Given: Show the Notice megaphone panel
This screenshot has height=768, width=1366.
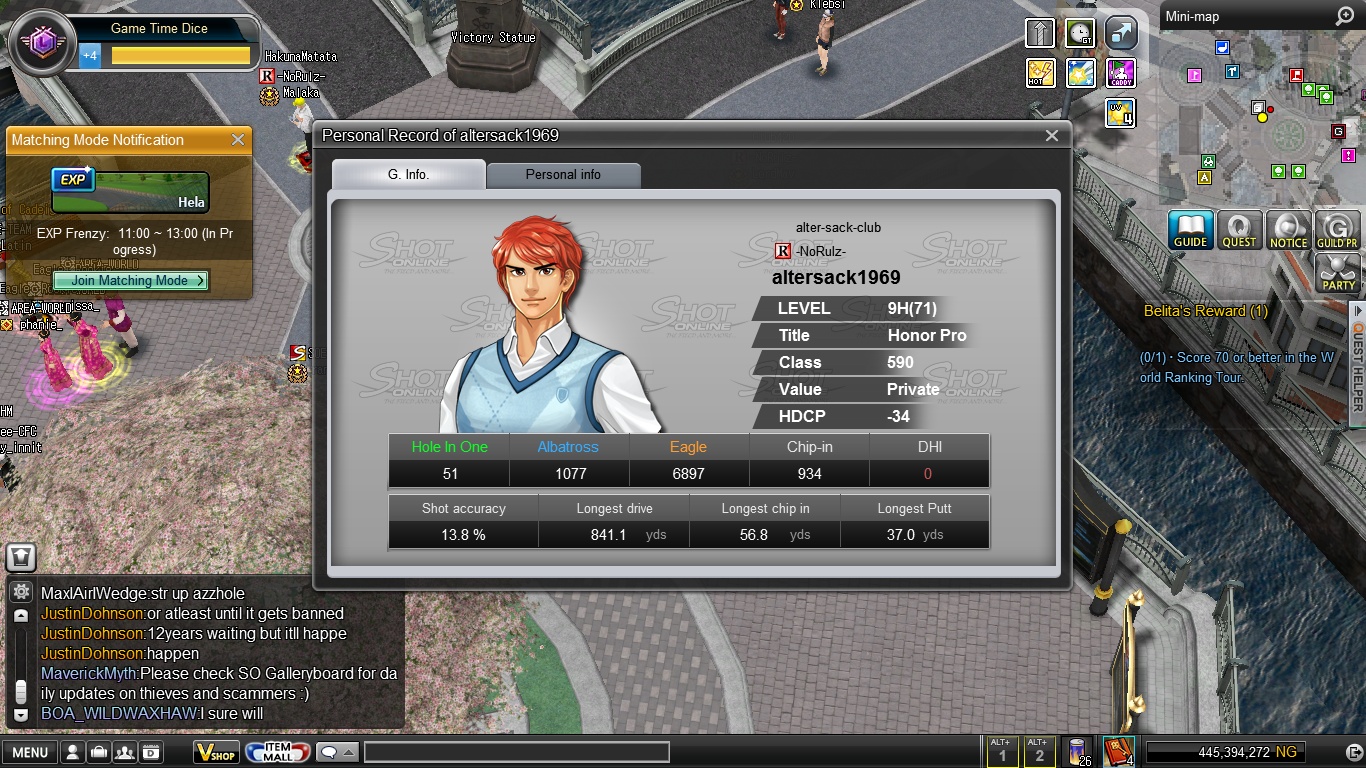Looking at the screenshot, I should (1288, 230).
